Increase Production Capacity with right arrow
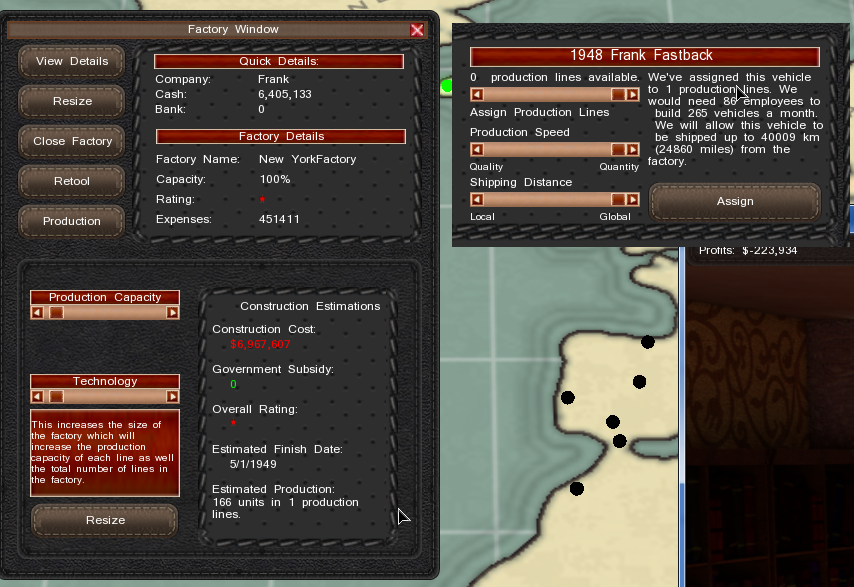Viewport: 854px width, 587px height. point(173,312)
